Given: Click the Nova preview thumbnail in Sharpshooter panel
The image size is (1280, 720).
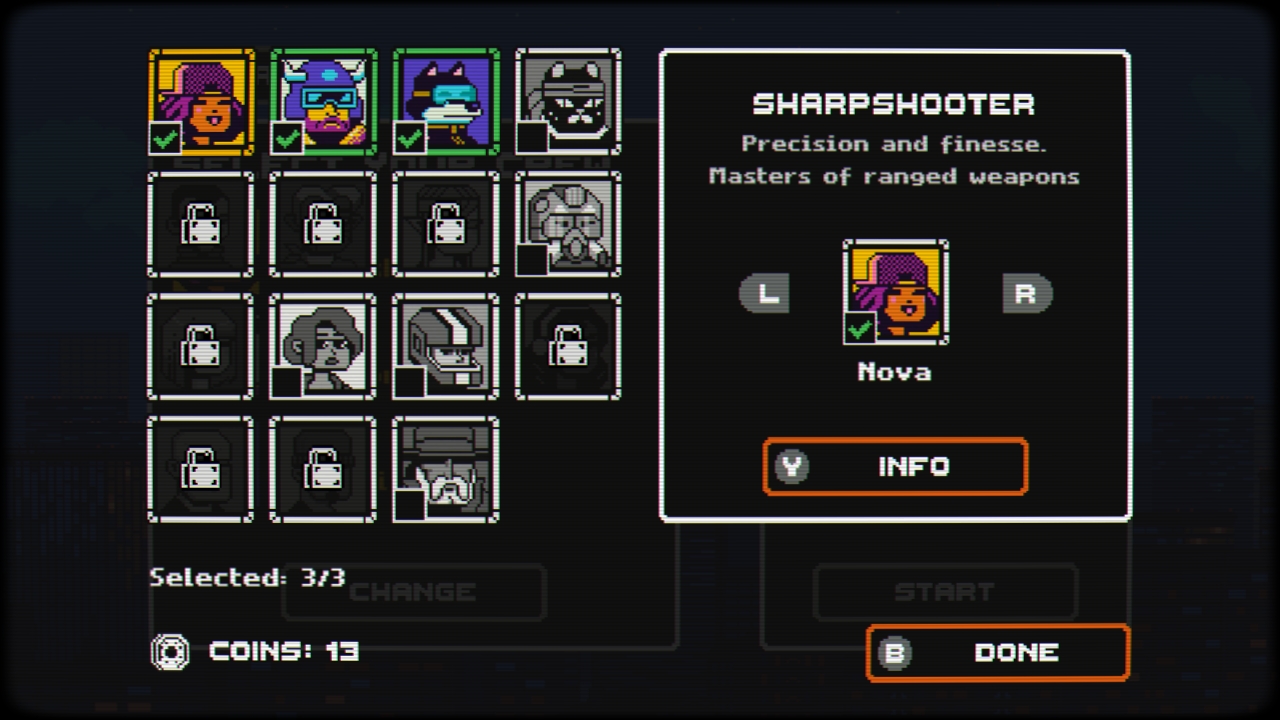Looking at the screenshot, I should pyautogui.click(x=895, y=294).
